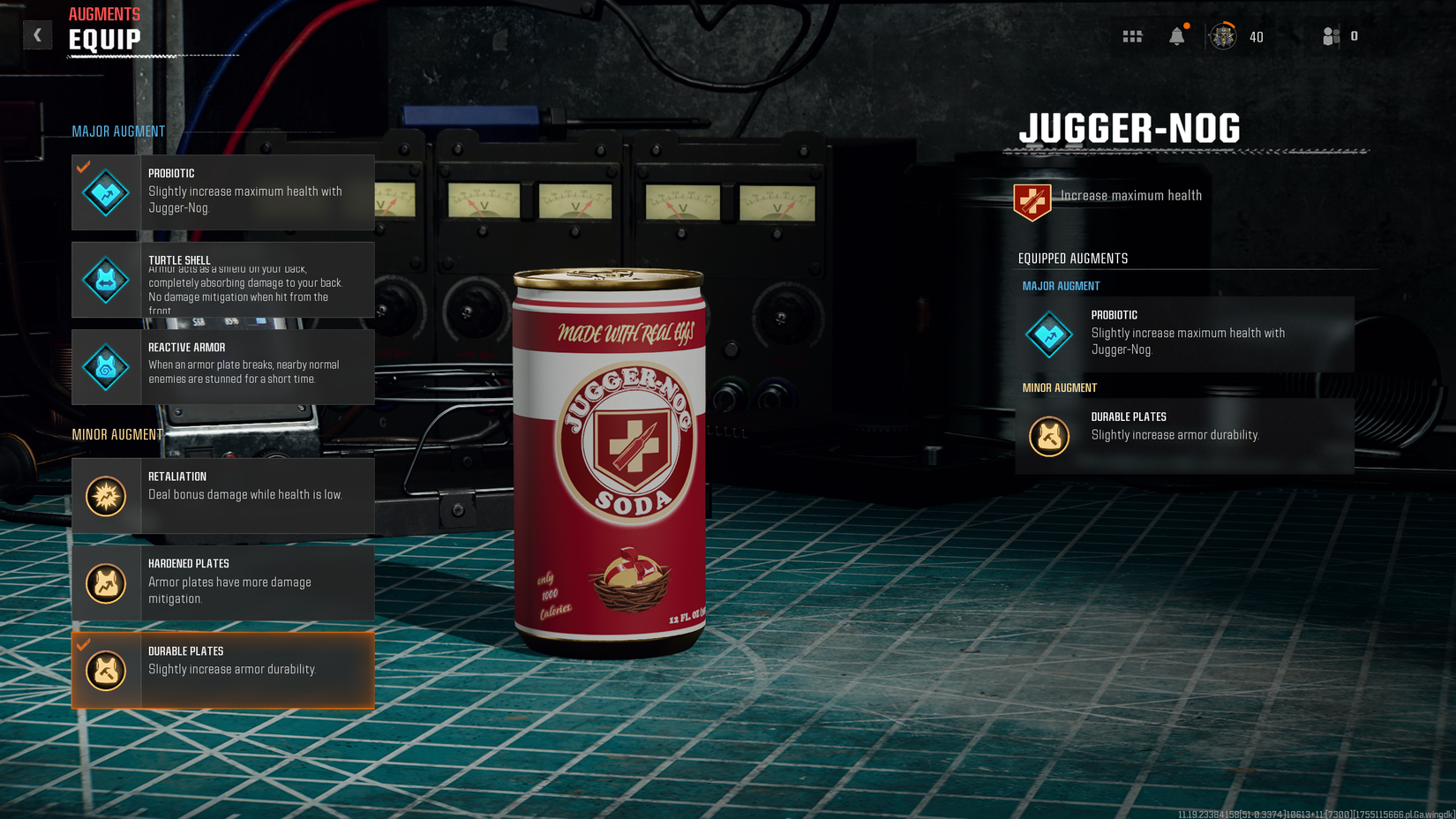Collapse the Equipped Augments section

(1071, 258)
